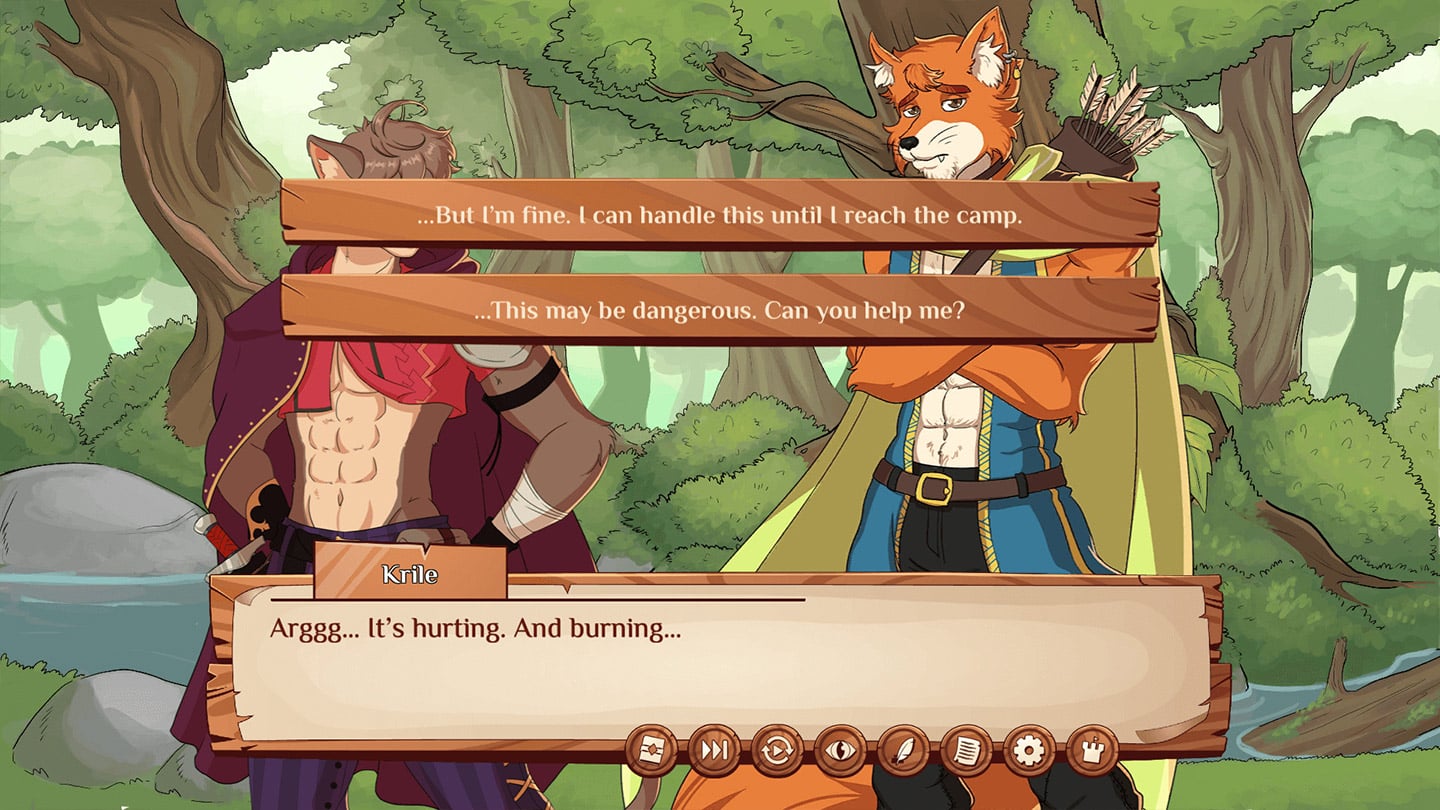
Task: Toggle auto-play with the circular arrows icon
Action: tap(777, 751)
